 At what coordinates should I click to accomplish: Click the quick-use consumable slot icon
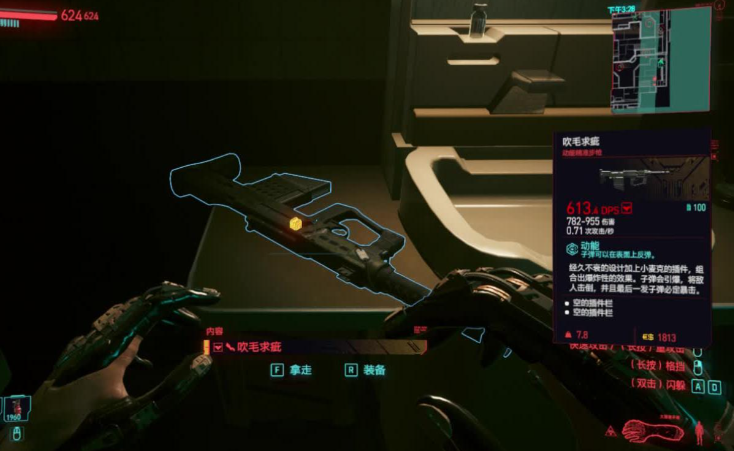tap(17, 407)
